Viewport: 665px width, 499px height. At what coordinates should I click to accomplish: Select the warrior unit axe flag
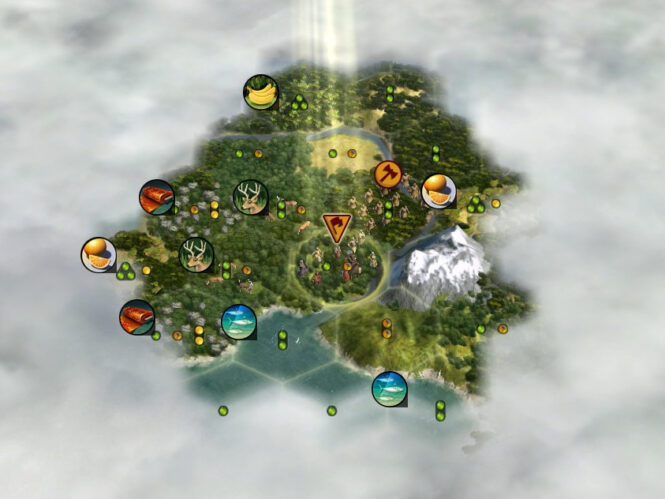click(x=387, y=173)
